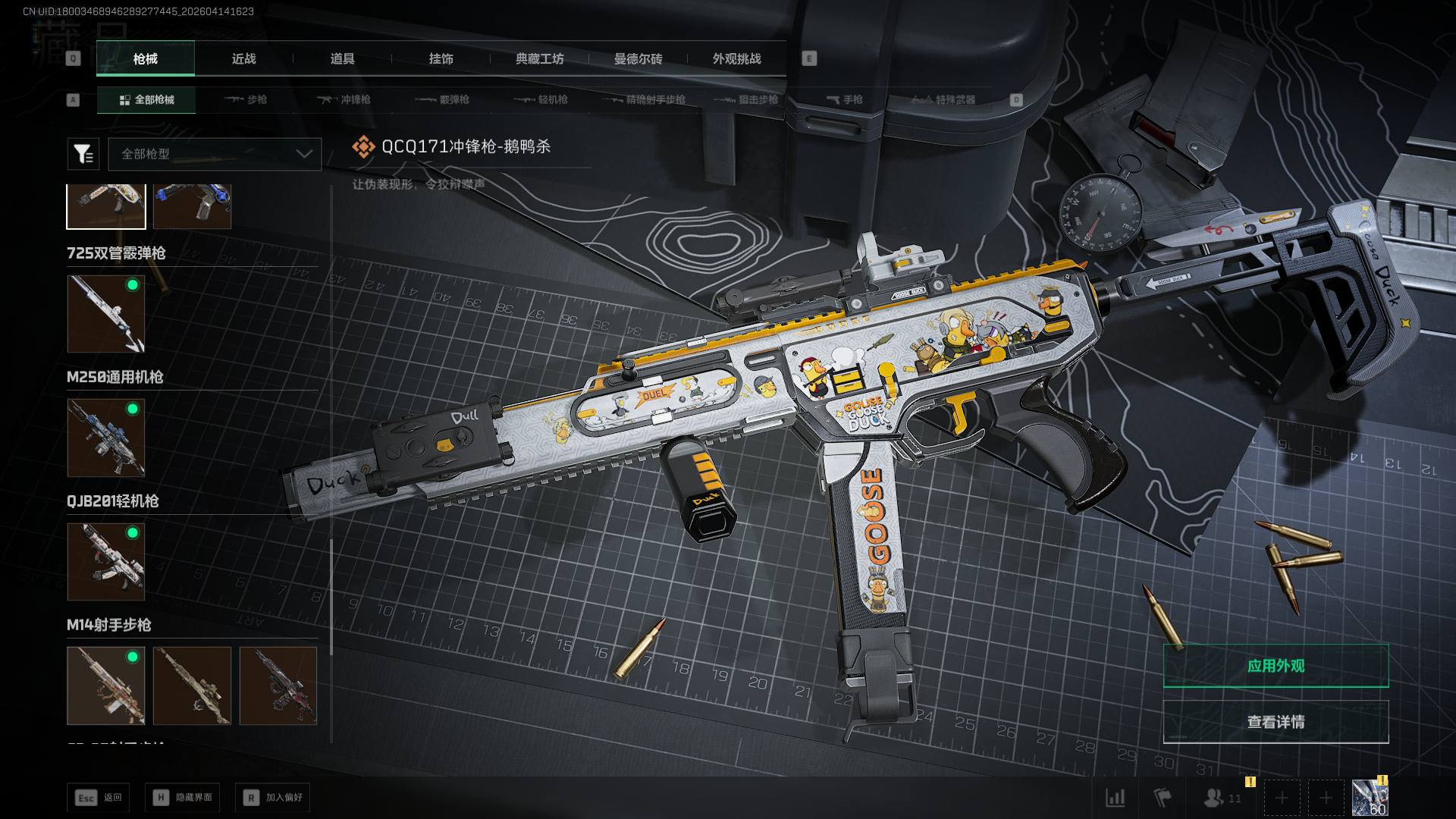The height and width of the screenshot is (819, 1456).
Task: Pick the QJB201轻机枪 skin thumbnail
Action: point(106,561)
